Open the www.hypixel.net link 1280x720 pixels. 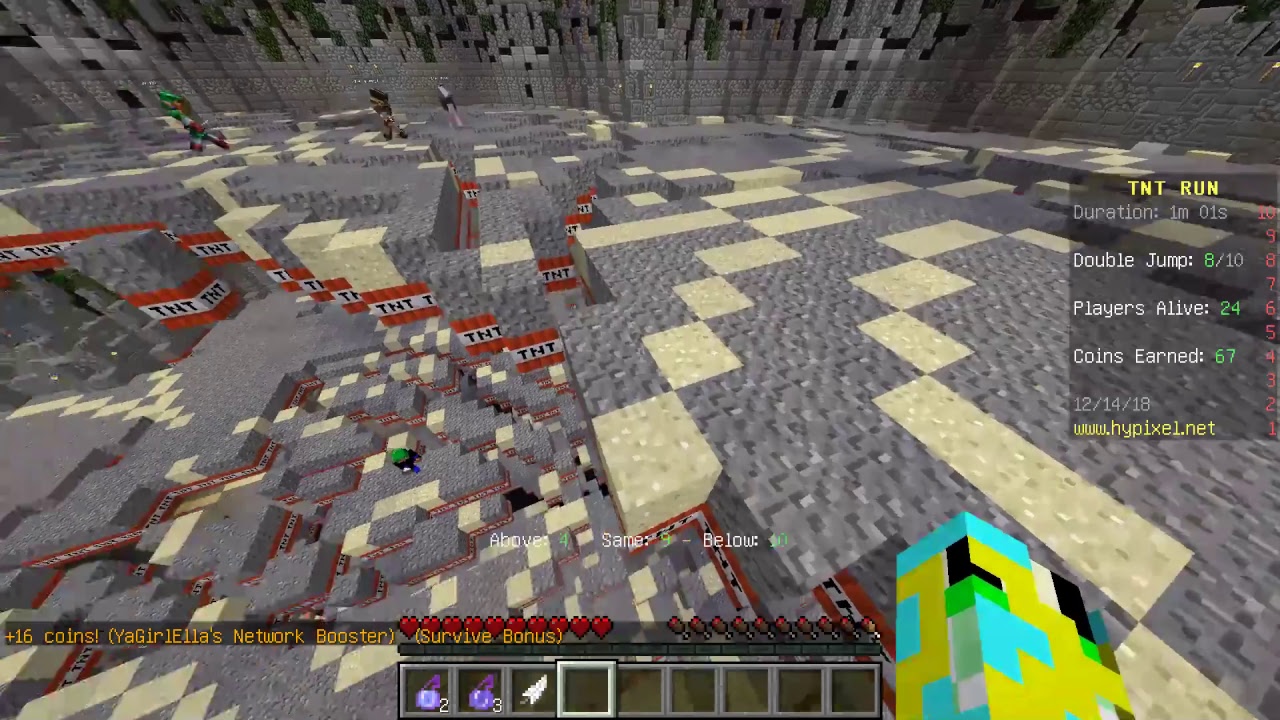coord(1144,428)
